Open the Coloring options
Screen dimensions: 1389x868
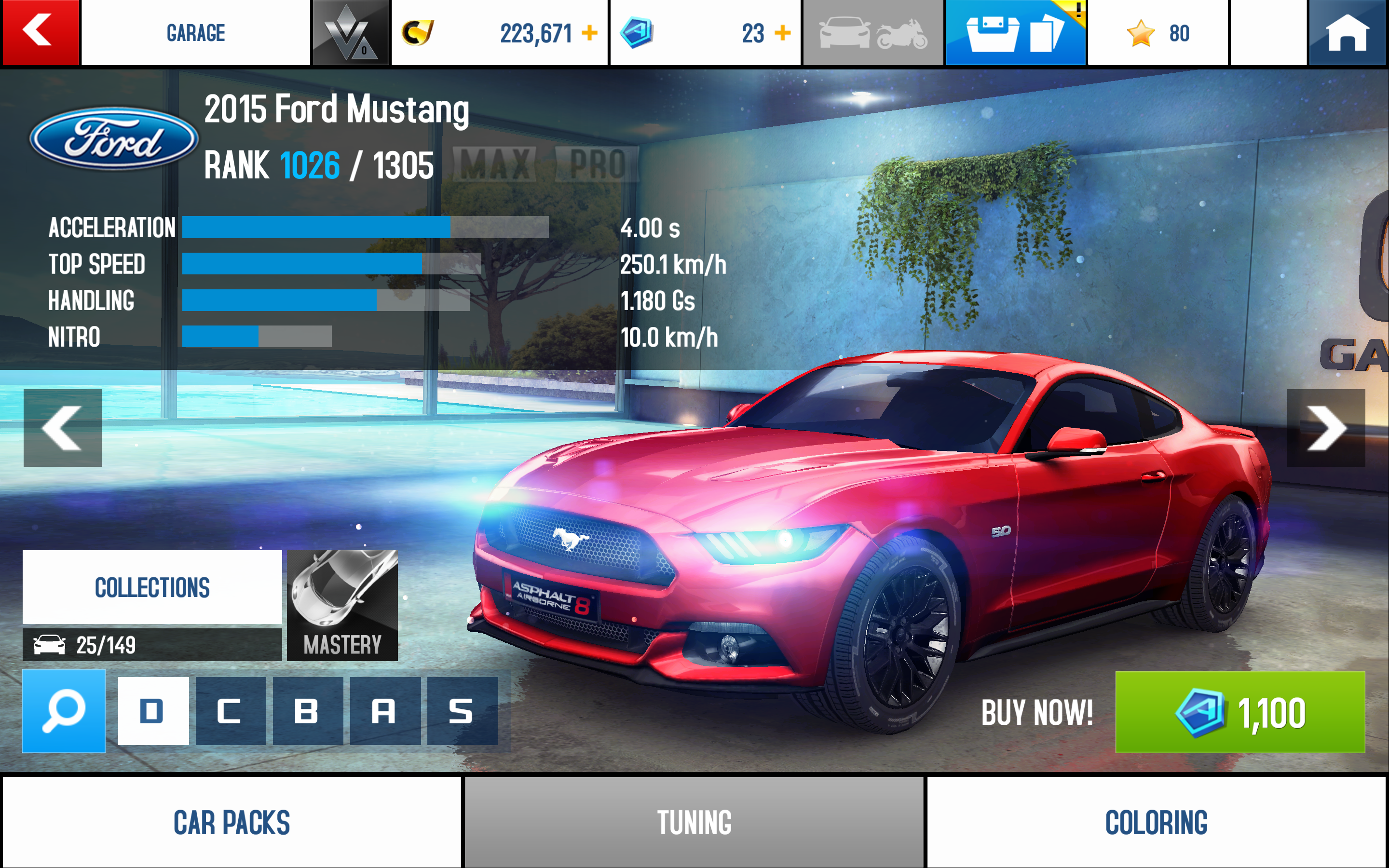(1156, 822)
